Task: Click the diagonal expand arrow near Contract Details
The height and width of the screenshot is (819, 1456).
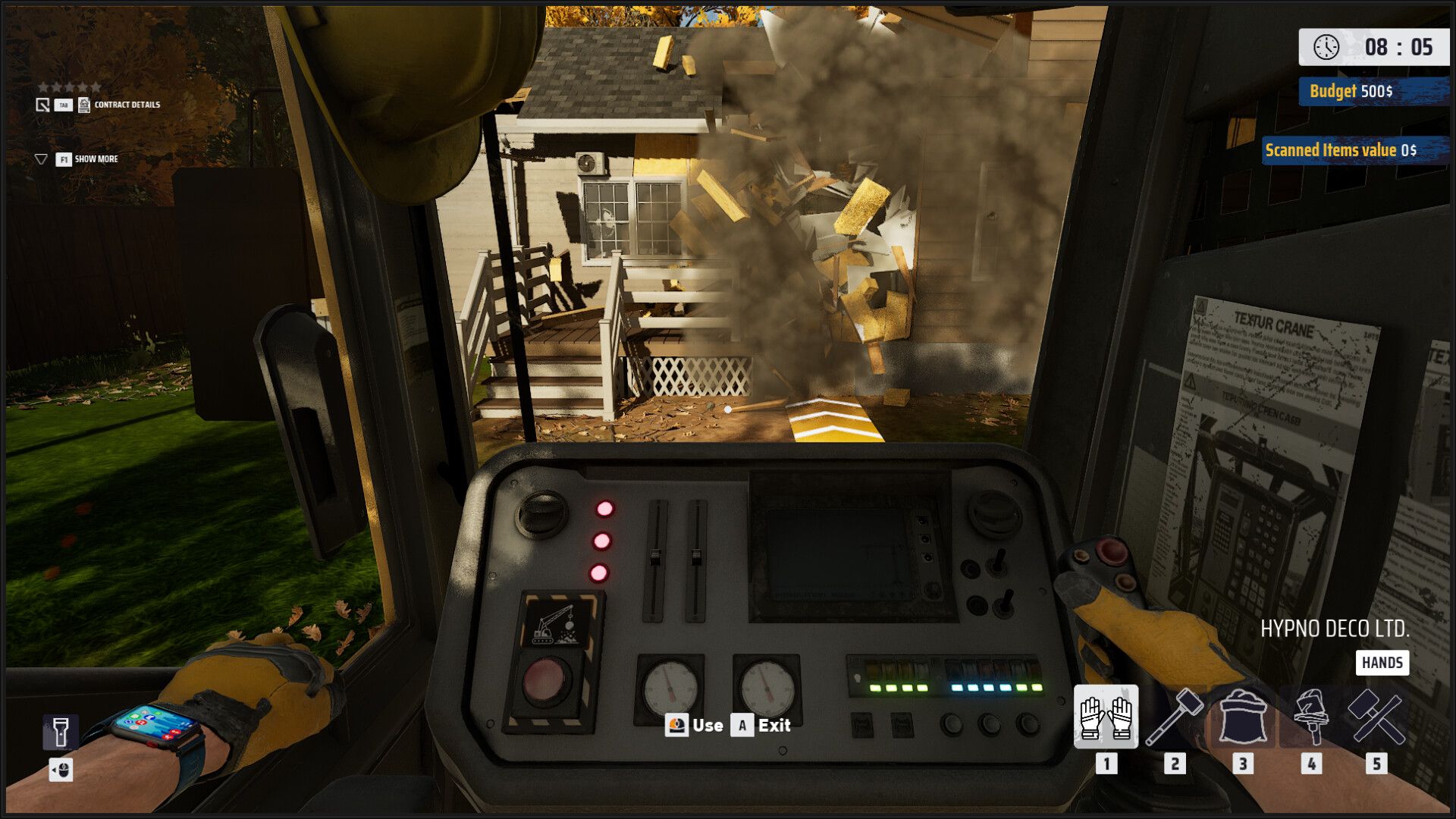Action: tap(42, 105)
